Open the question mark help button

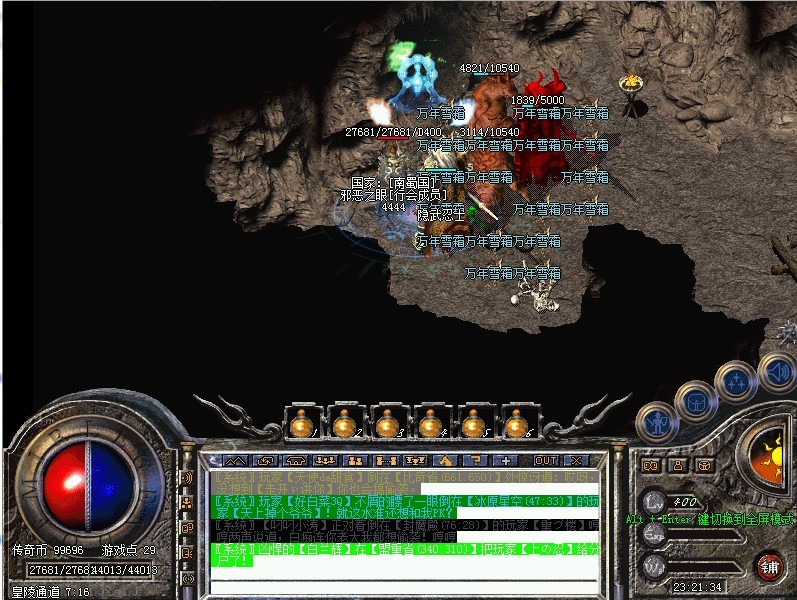pos(474,461)
